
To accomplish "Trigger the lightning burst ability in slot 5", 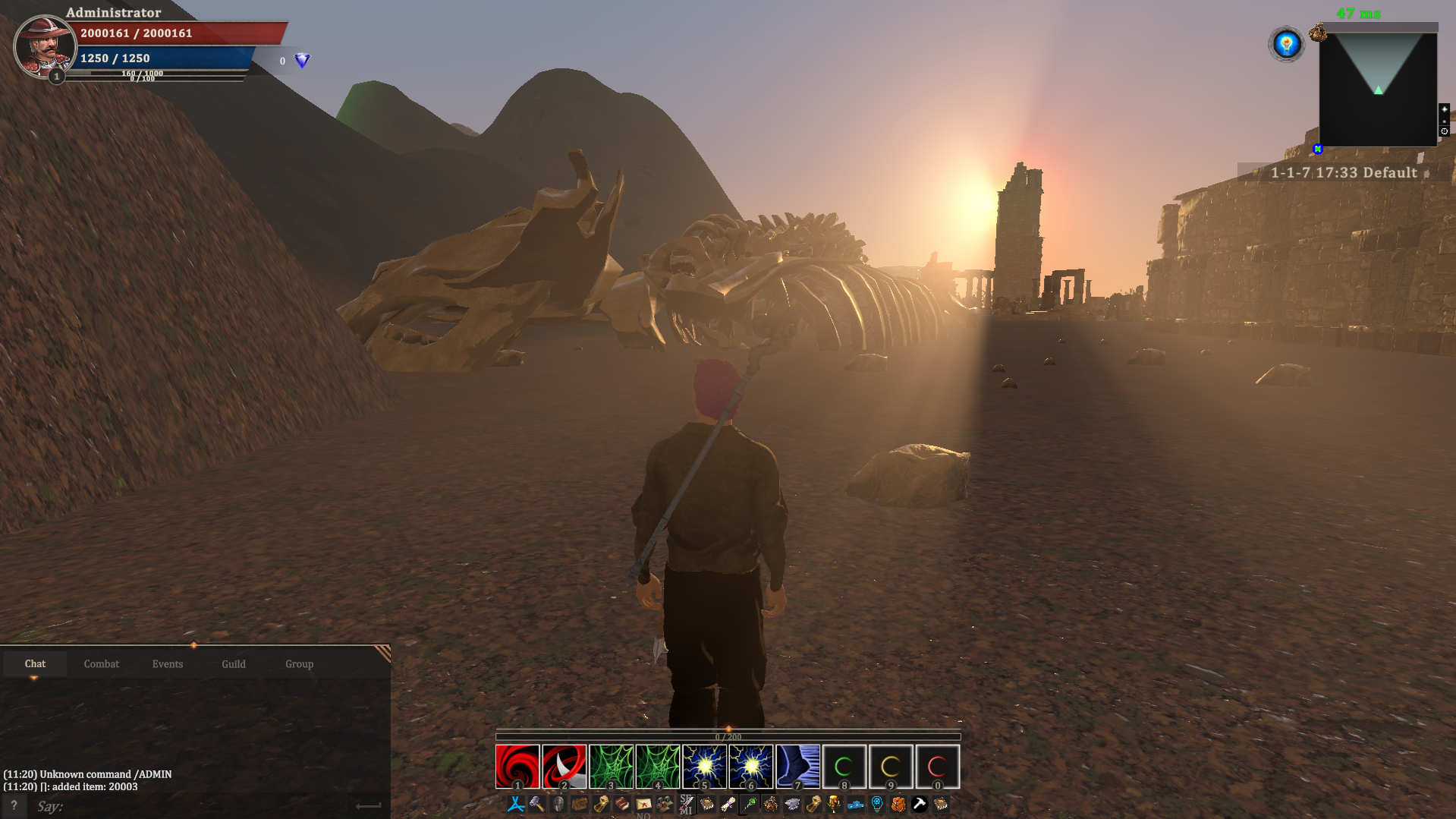I will (704, 766).
